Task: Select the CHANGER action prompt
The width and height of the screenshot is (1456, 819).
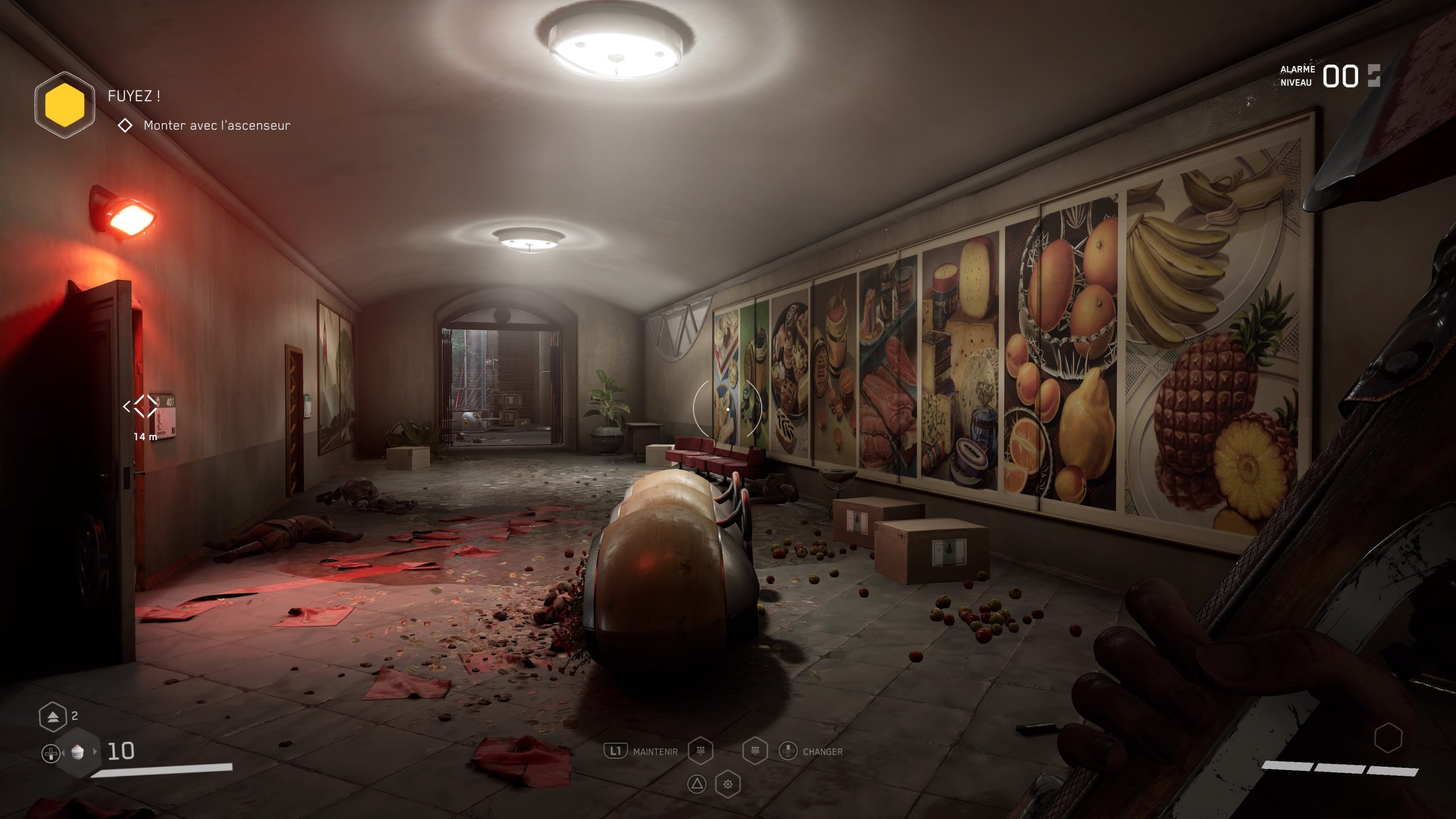Action: coord(822,752)
